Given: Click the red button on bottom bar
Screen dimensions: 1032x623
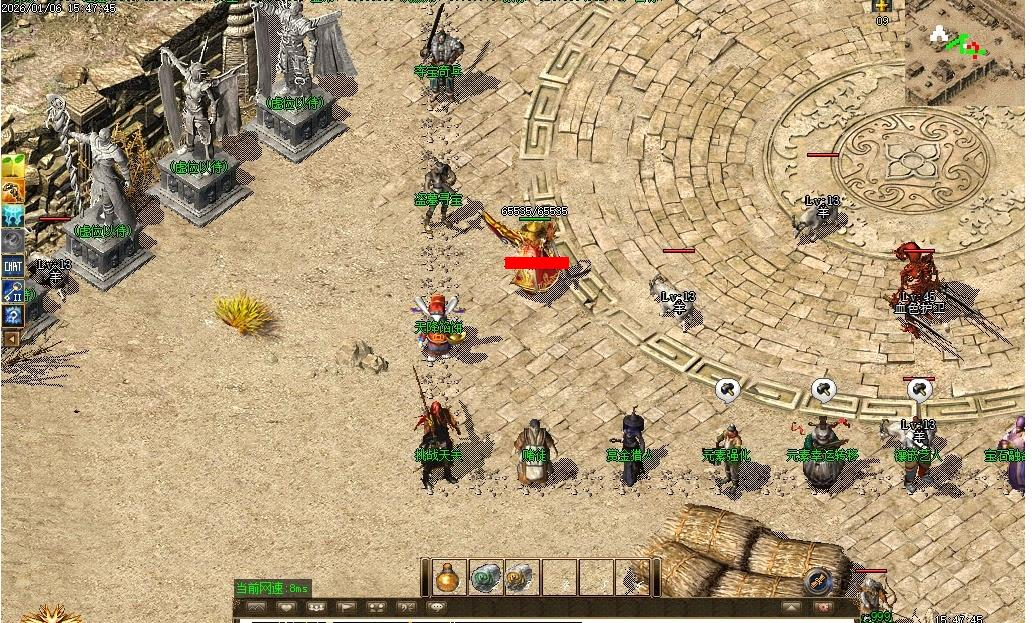Looking at the screenshot, I should (x=822, y=607).
